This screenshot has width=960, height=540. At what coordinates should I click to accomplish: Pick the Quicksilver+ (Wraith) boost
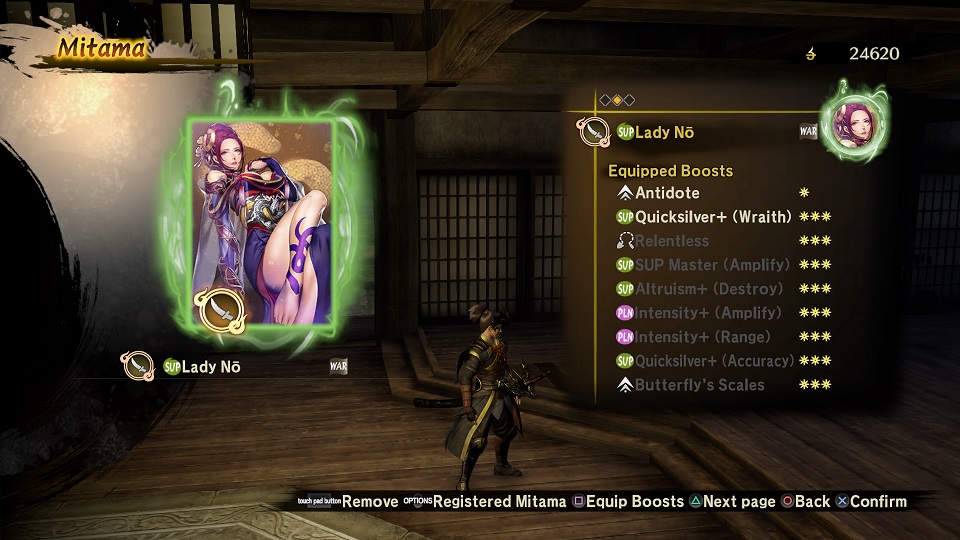point(713,217)
